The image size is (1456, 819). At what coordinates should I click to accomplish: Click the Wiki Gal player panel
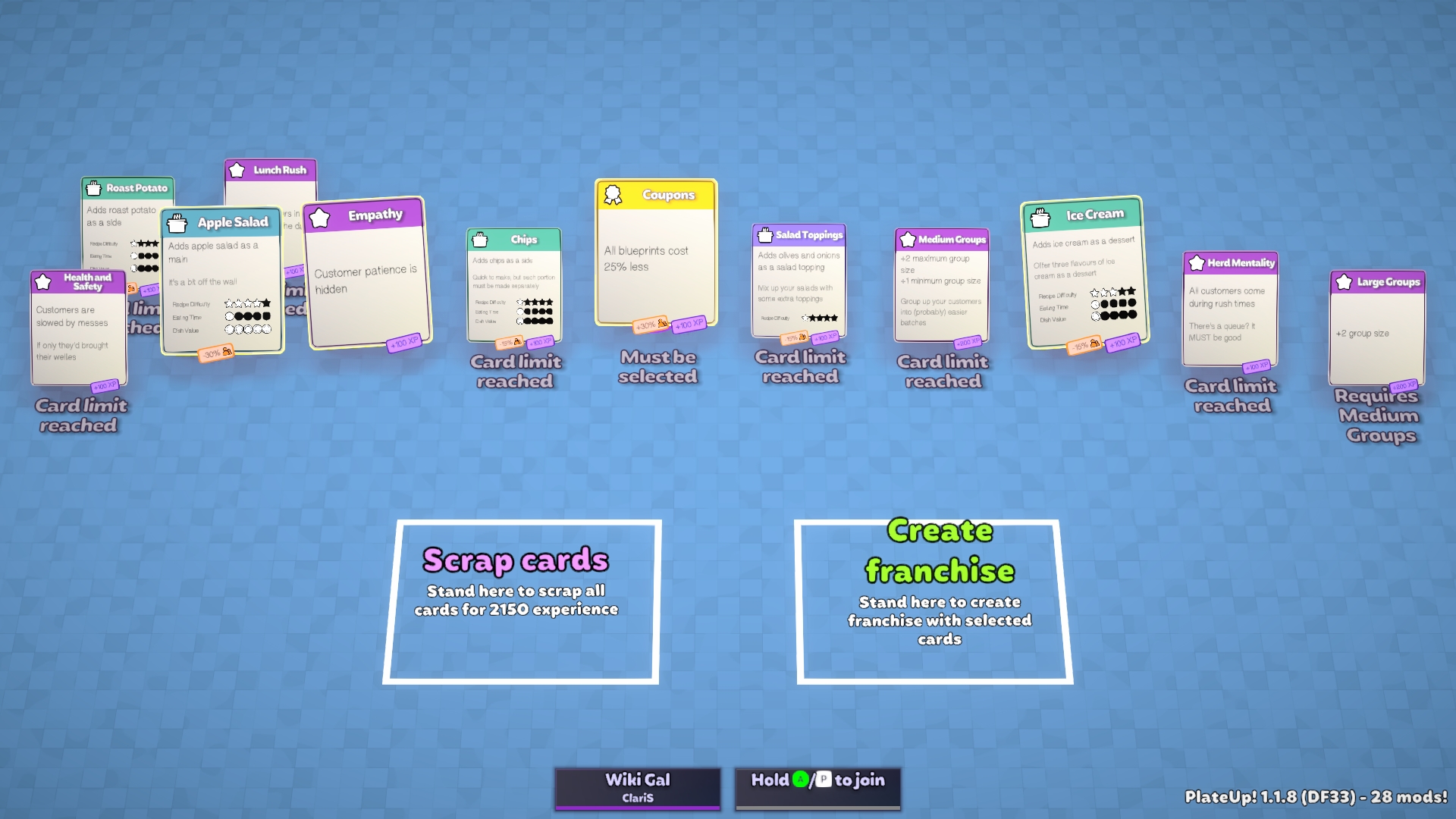(x=637, y=787)
